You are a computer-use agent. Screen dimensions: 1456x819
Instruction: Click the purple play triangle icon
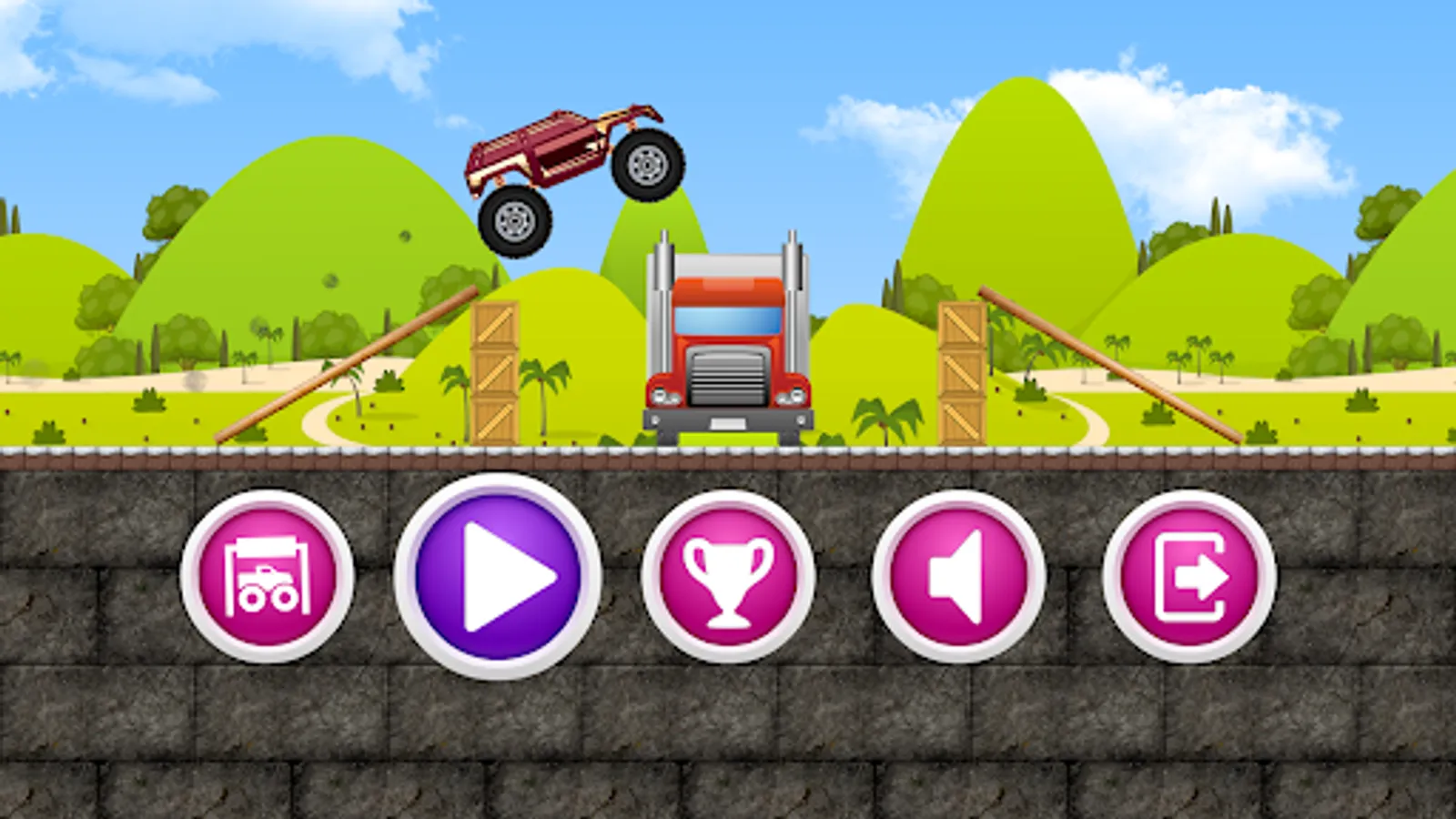click(502, 575)
